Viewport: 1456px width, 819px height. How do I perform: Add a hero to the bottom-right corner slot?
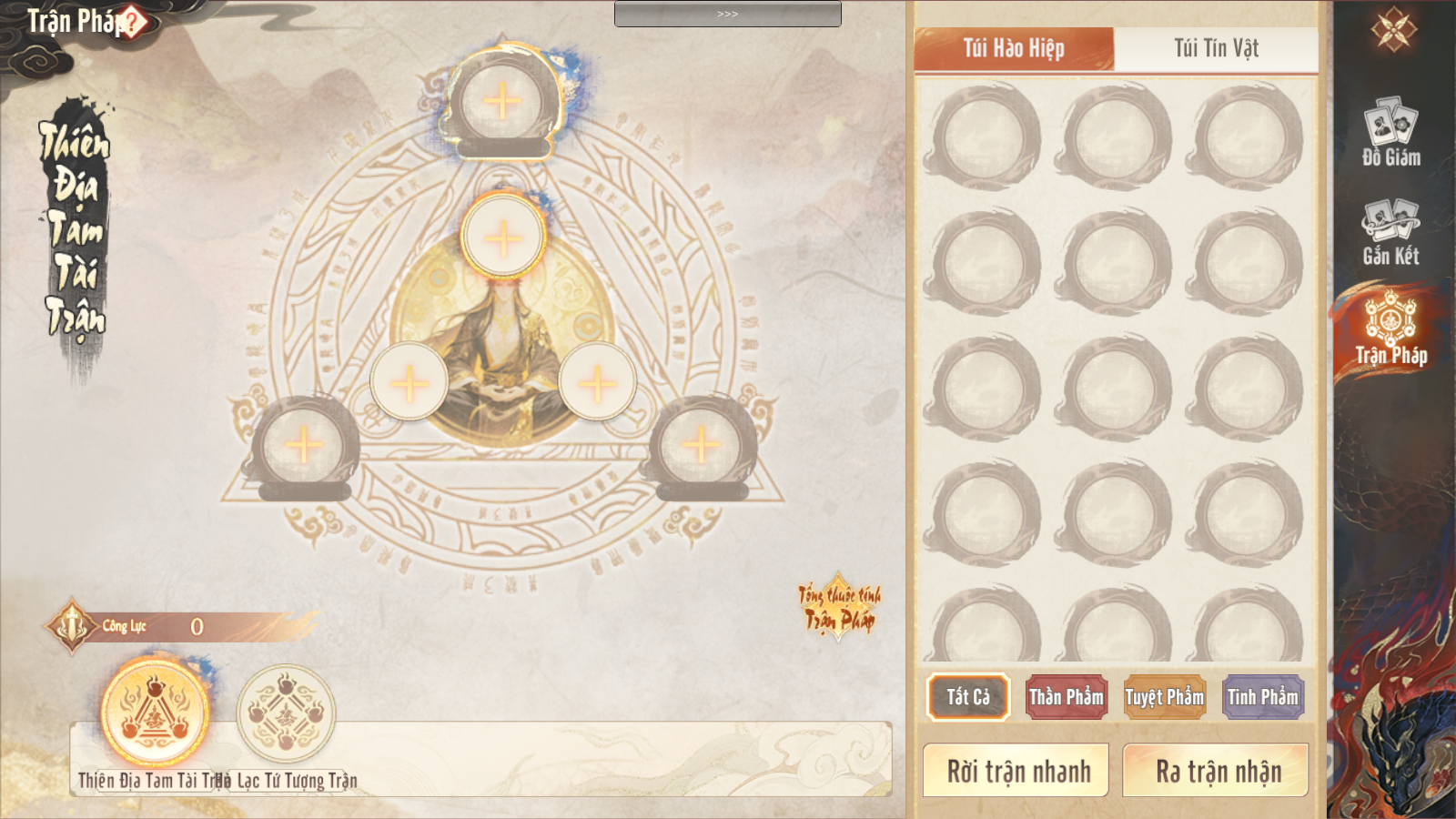(701, 445)
